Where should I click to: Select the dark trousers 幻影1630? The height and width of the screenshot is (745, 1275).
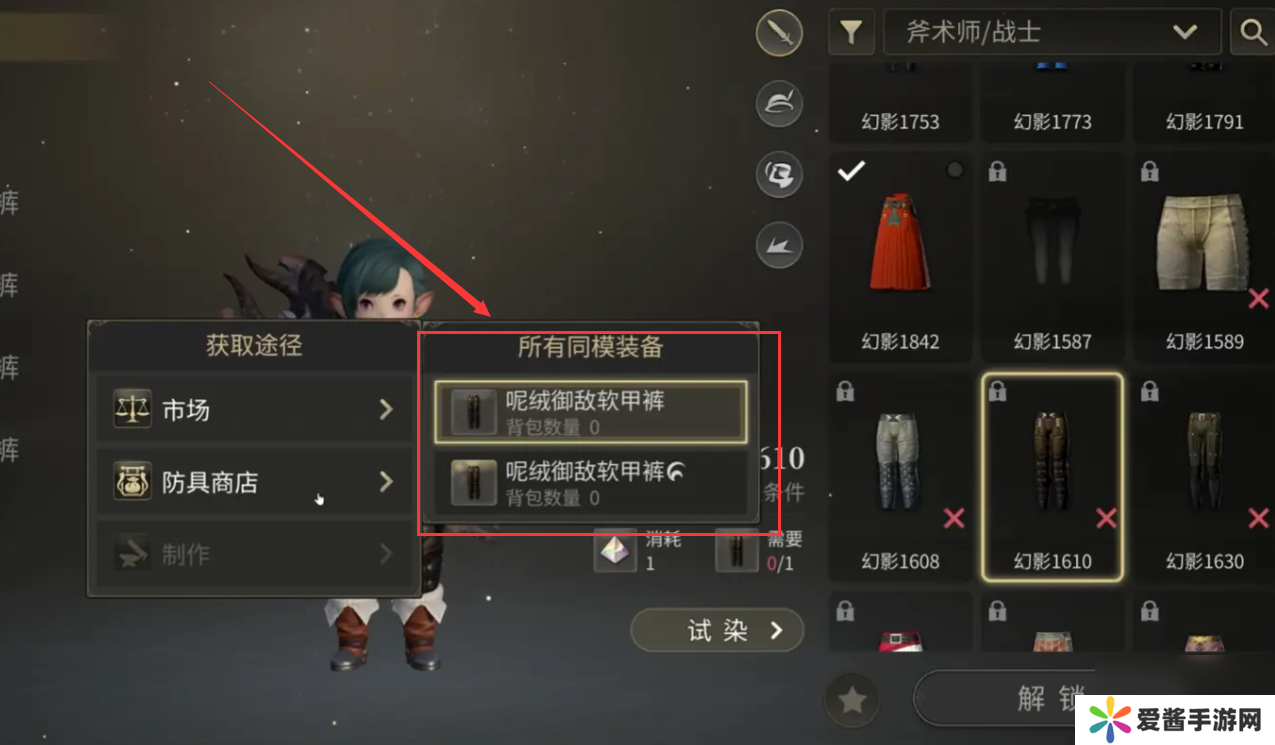[x=1204, y=475]
